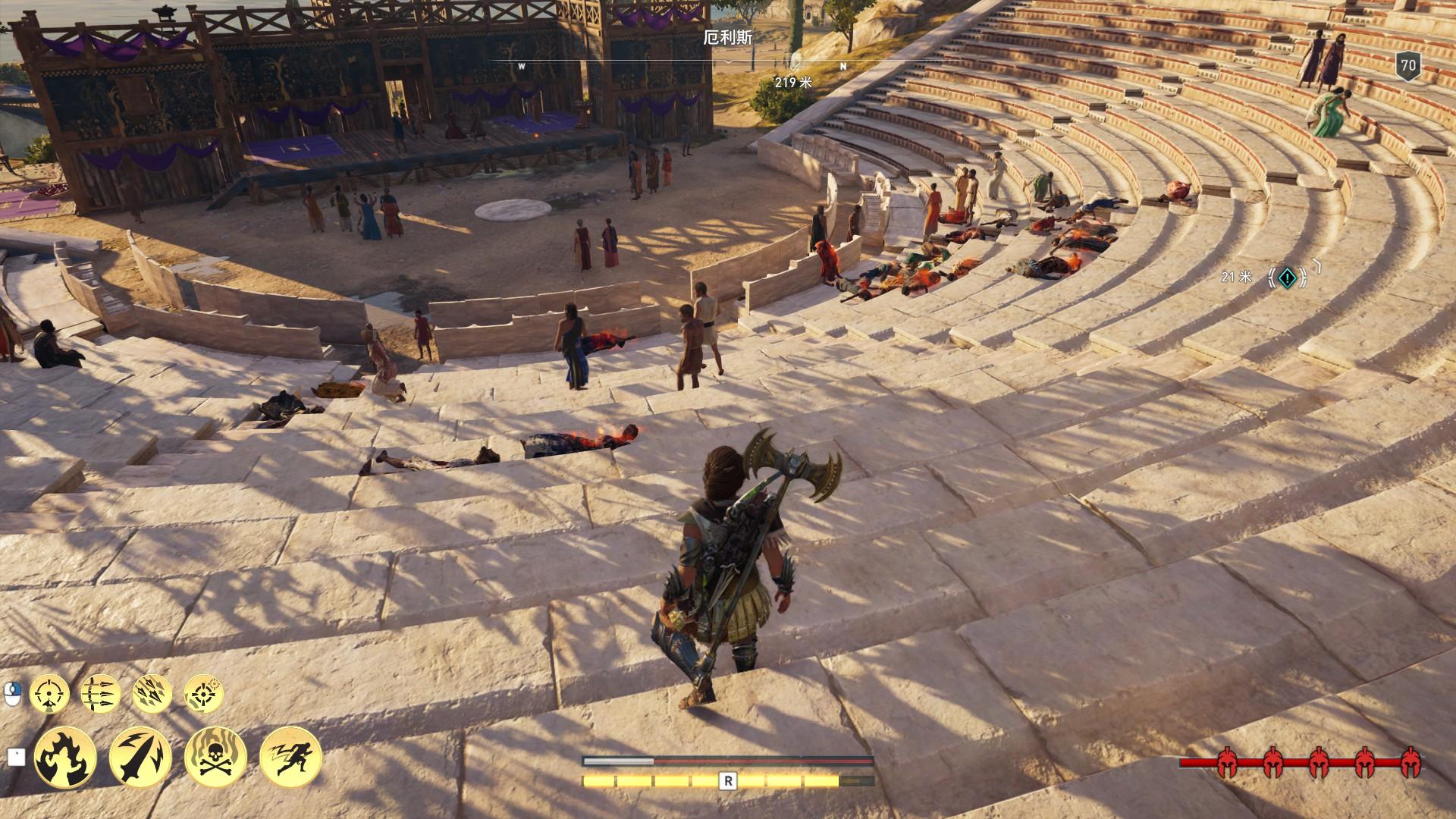Image resolution: width=1456 pixels, height=819 pixels.
Task: Select the crosshair aimed bow shot ability
Action: point(50,693)
